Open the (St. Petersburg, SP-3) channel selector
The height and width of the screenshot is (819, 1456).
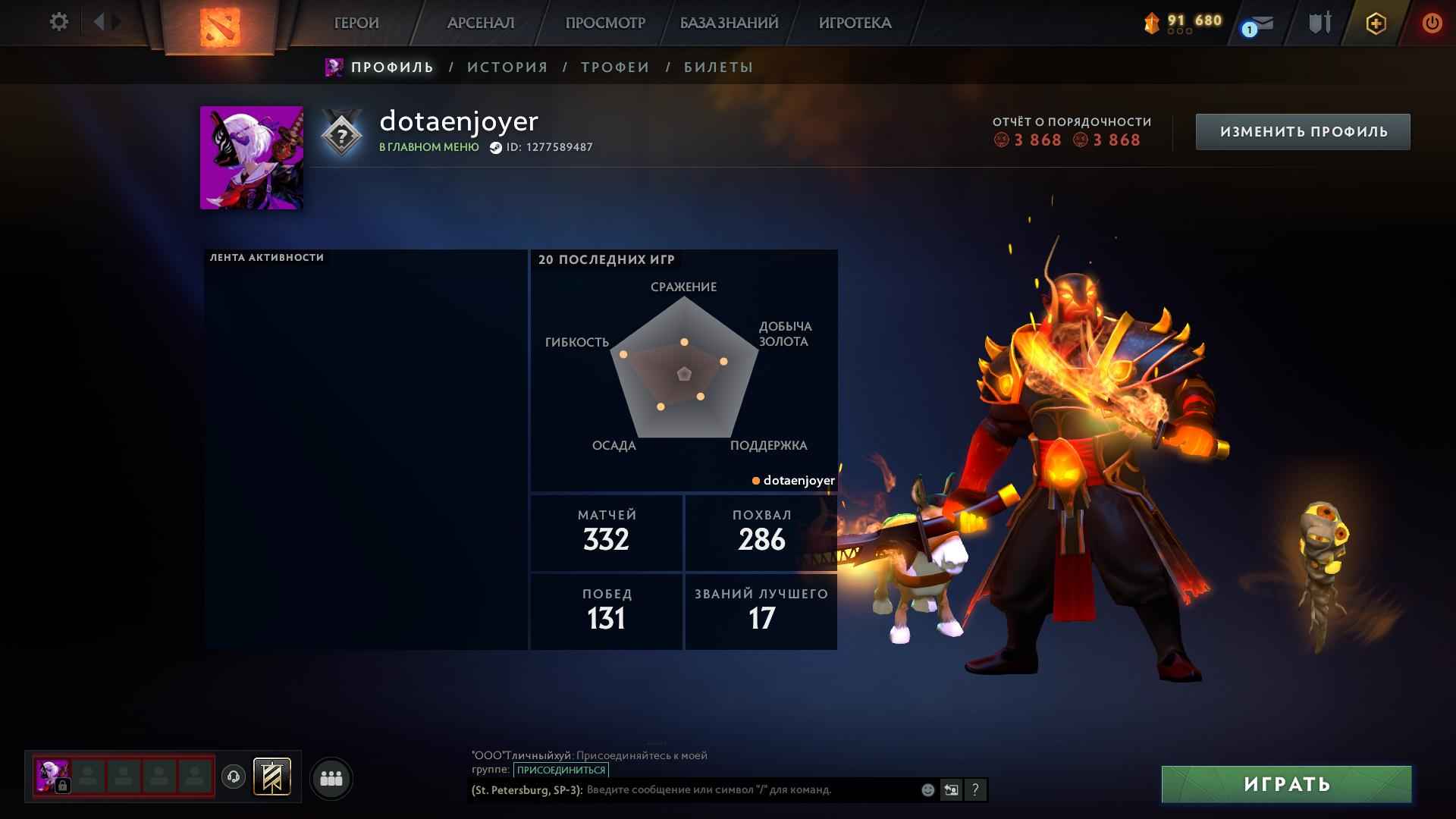pyautogui.click(x=526, y=789)
